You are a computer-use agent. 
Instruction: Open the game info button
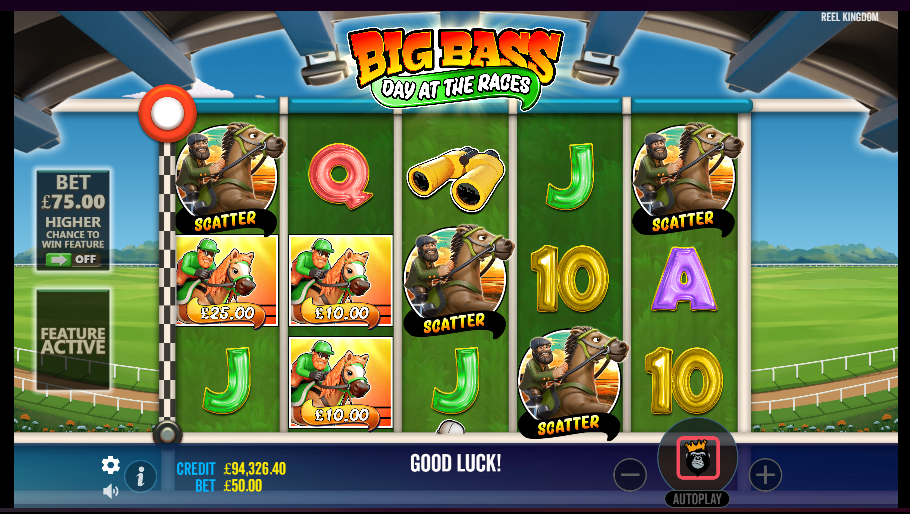(140, 477)
